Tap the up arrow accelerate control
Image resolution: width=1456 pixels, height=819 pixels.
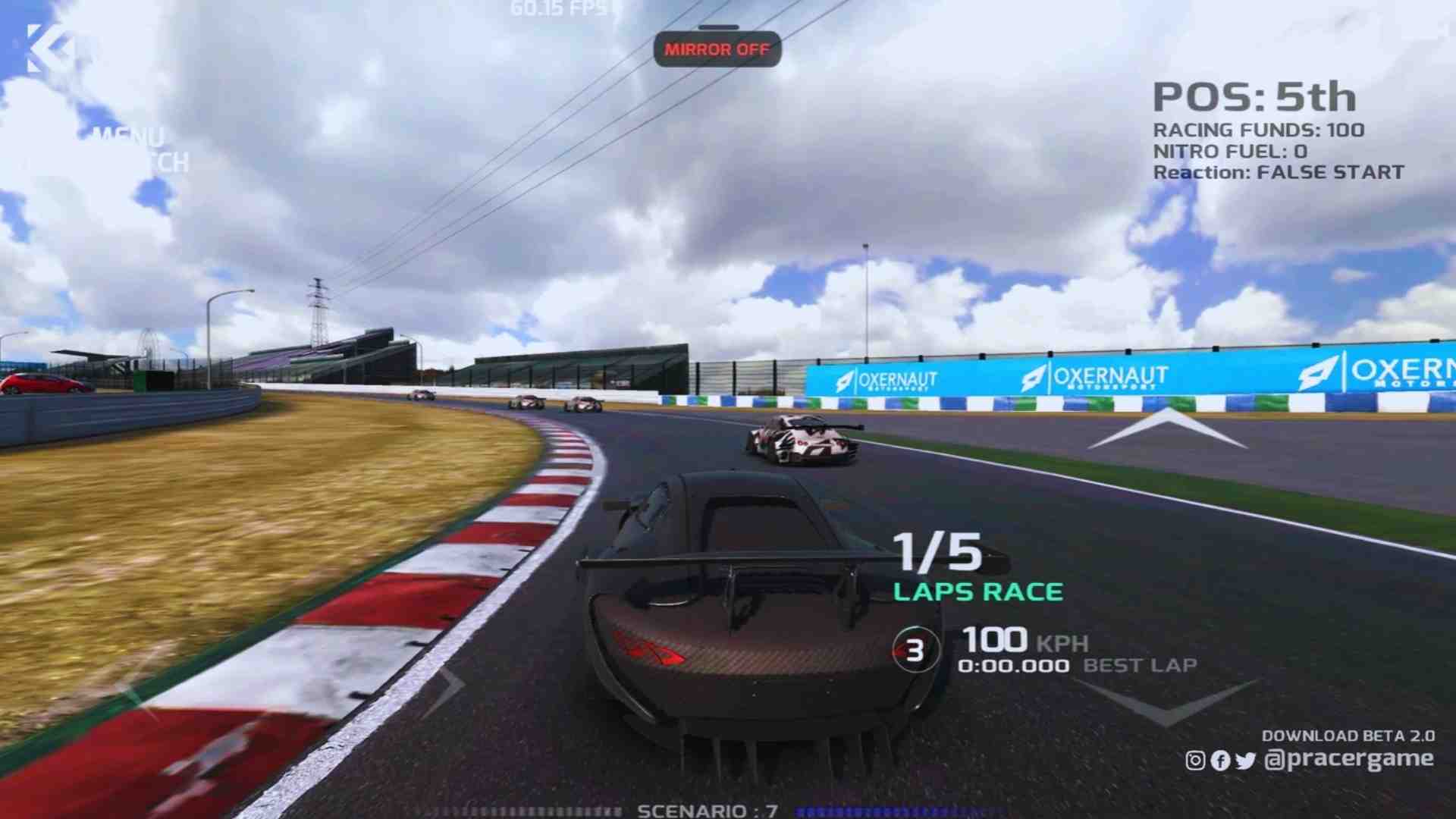[1167, 428]
